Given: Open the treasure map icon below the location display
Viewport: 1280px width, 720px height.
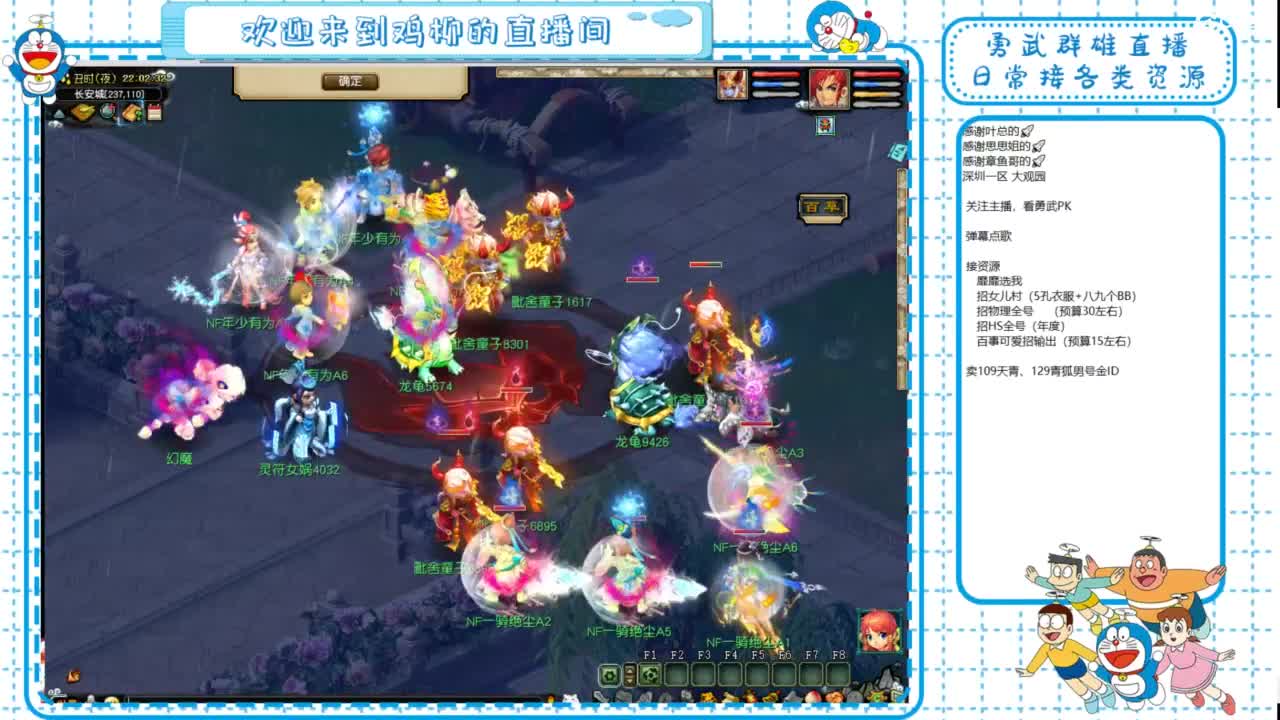Looking at the screenshot, I should 132,112.
